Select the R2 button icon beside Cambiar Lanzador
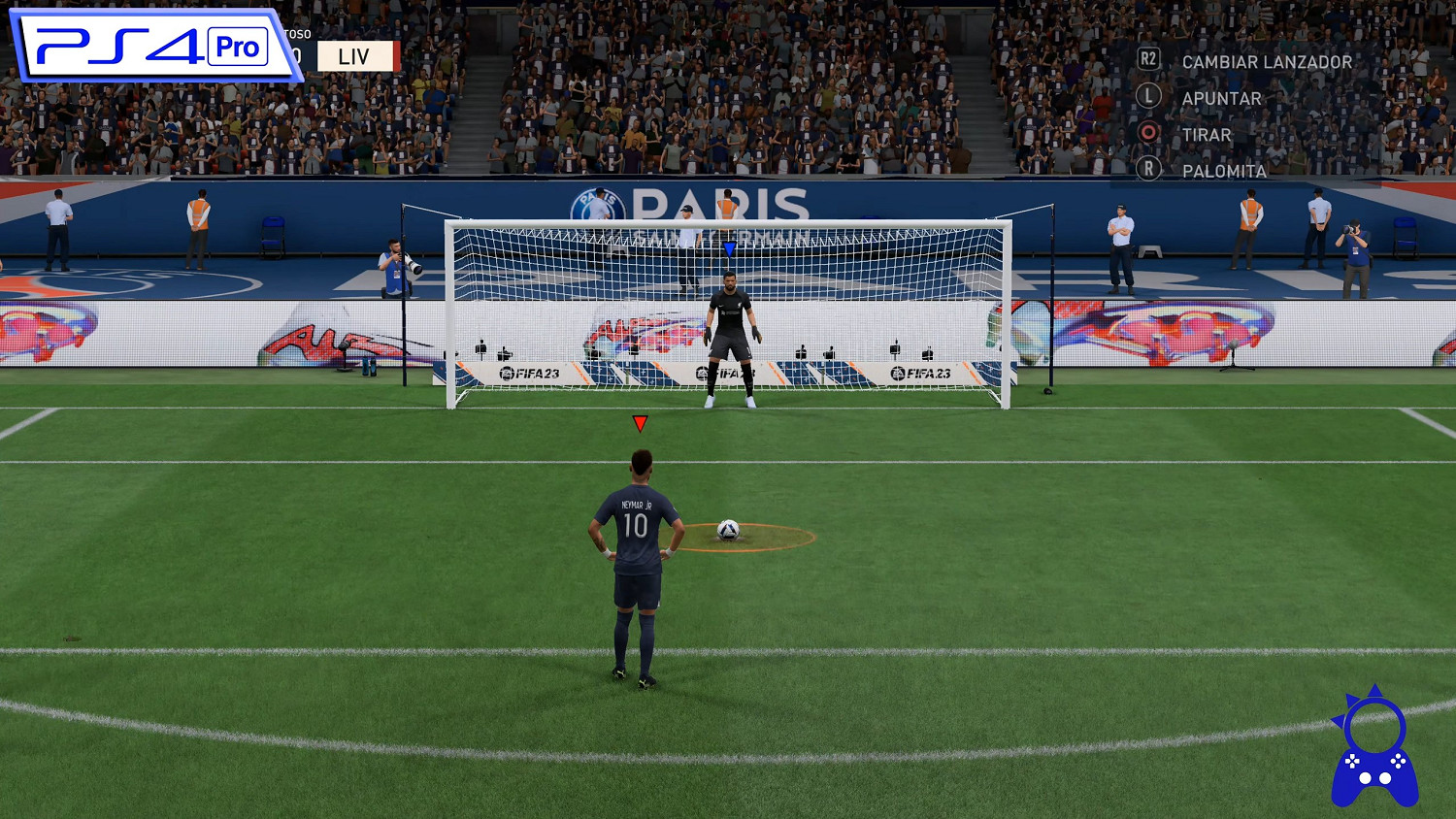The height and width of the screenshot is (819, 1456). pos(1148,60)
